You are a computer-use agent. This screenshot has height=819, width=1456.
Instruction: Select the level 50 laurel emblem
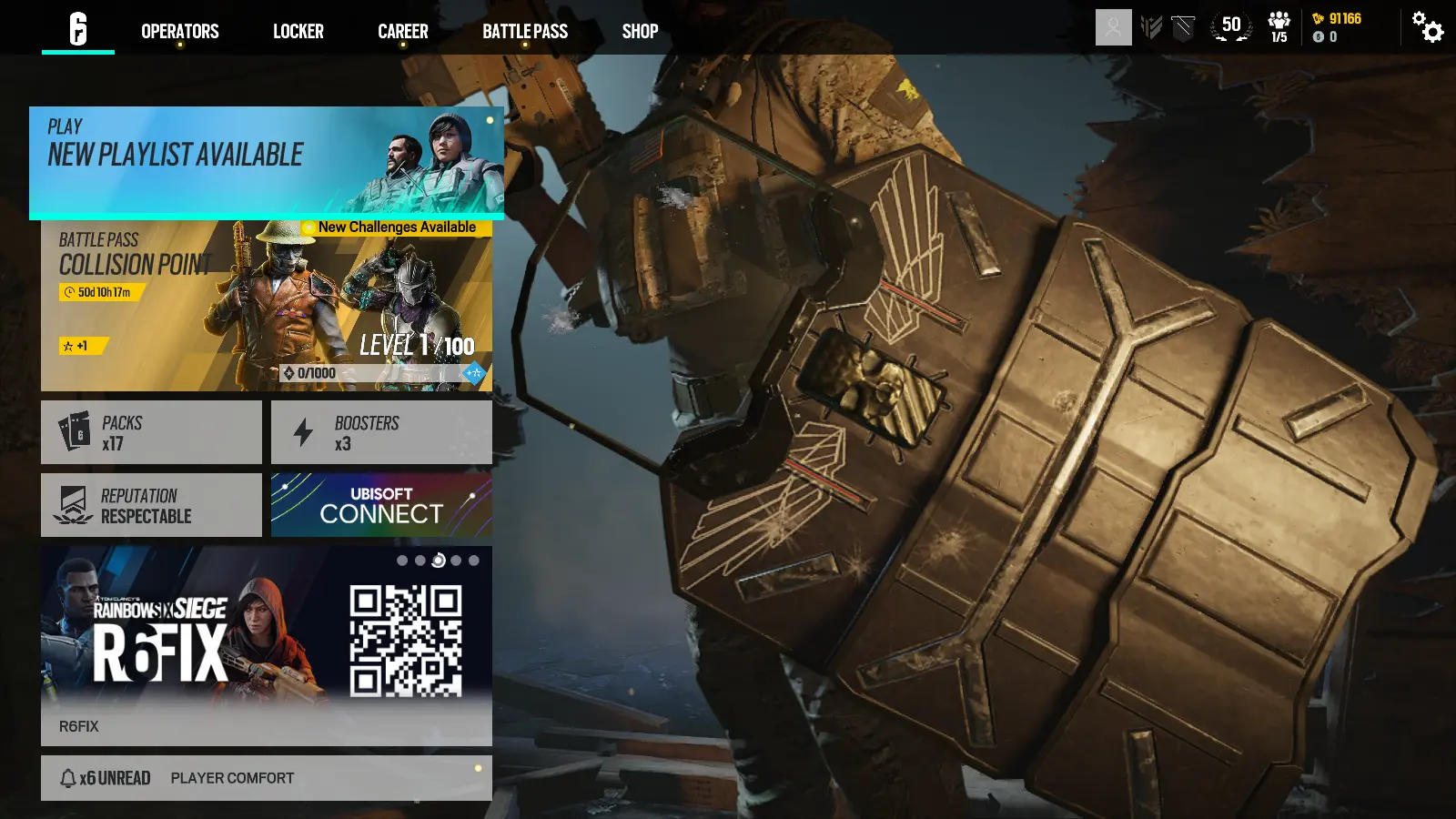pyautogui.click(x=1230, y=26)
